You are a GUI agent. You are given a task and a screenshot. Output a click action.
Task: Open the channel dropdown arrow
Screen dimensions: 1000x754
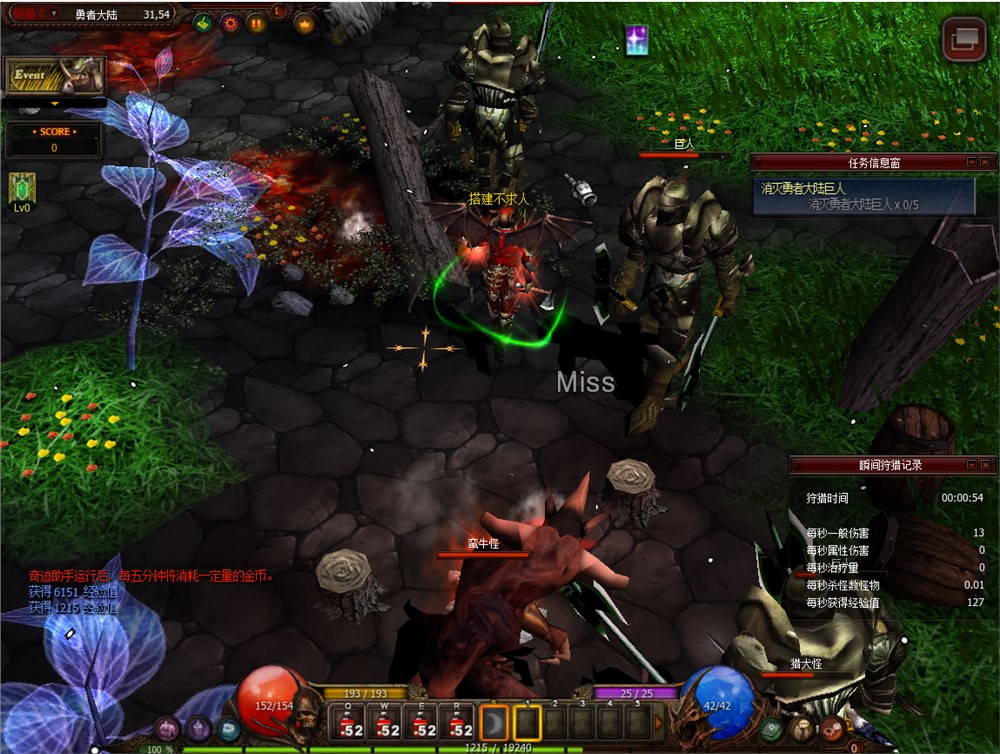click(x=53, y=14)
